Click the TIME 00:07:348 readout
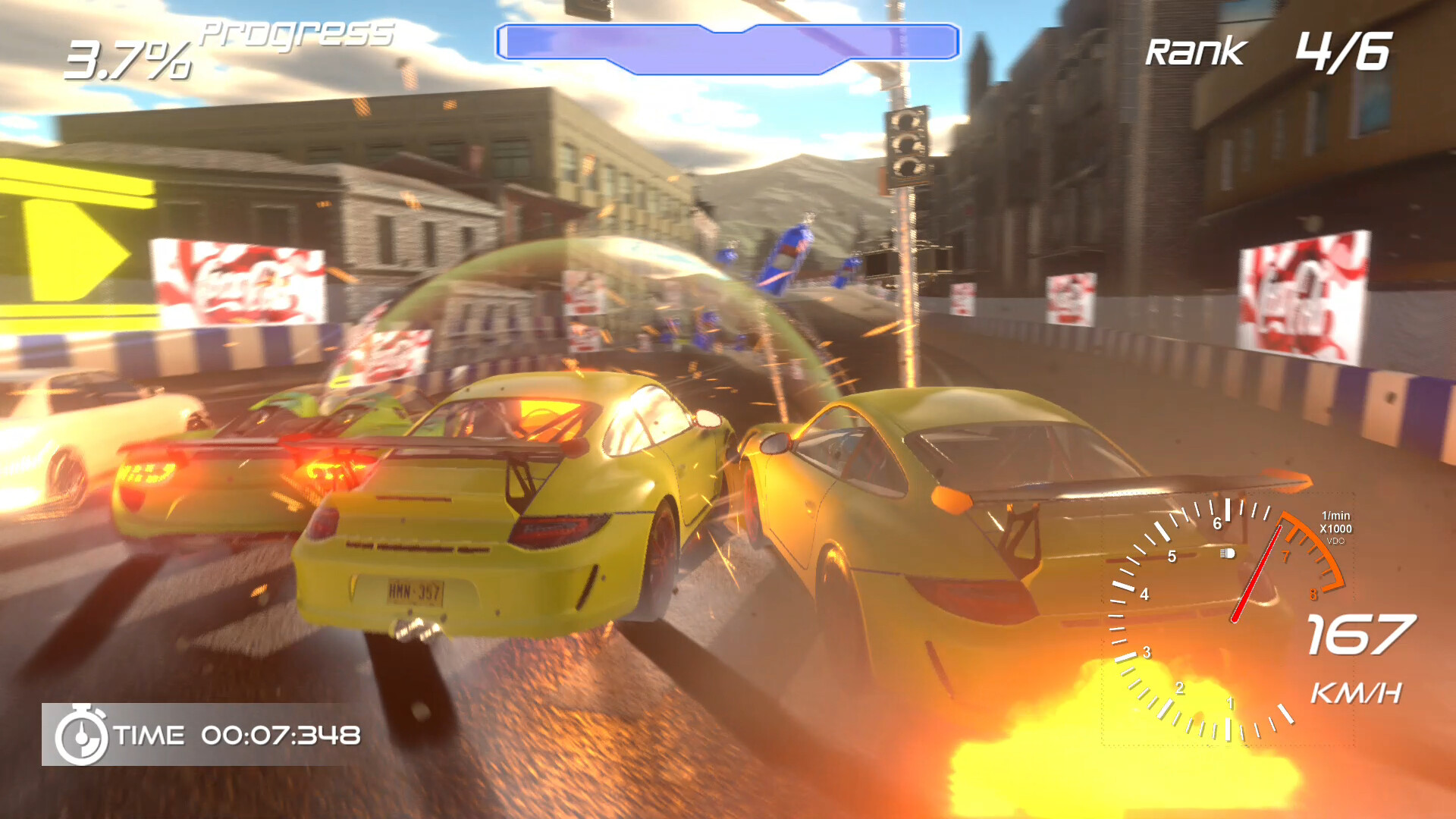This screenshot has width=1456, height=819. pos(281,733)
